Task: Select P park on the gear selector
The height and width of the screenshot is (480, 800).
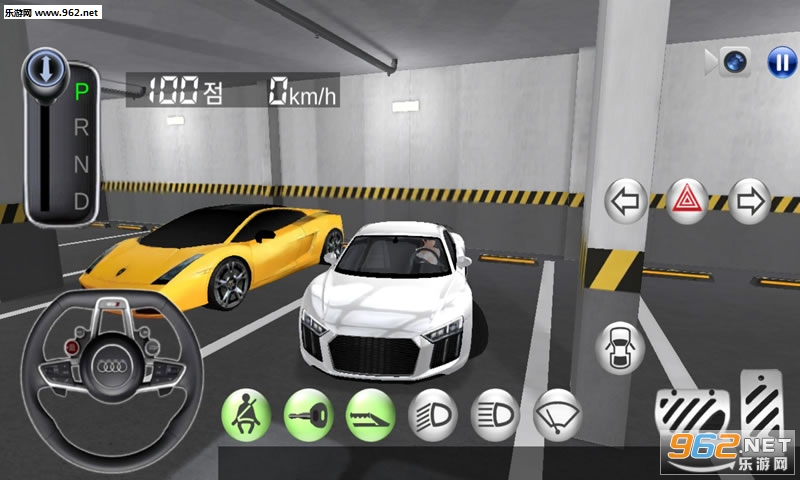Action: 82,92
